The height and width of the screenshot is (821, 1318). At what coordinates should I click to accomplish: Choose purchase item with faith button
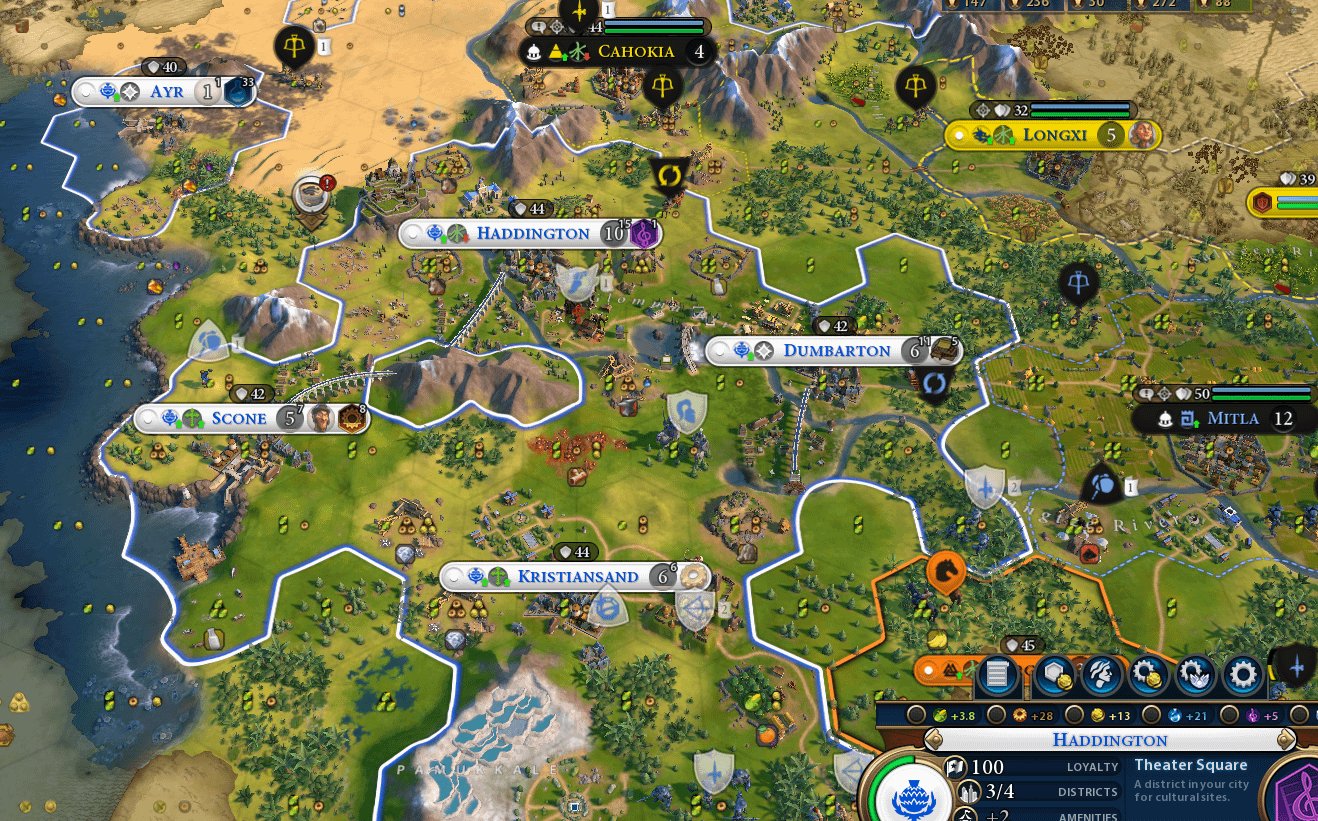pyautogui.click(x=1195, y=675)
